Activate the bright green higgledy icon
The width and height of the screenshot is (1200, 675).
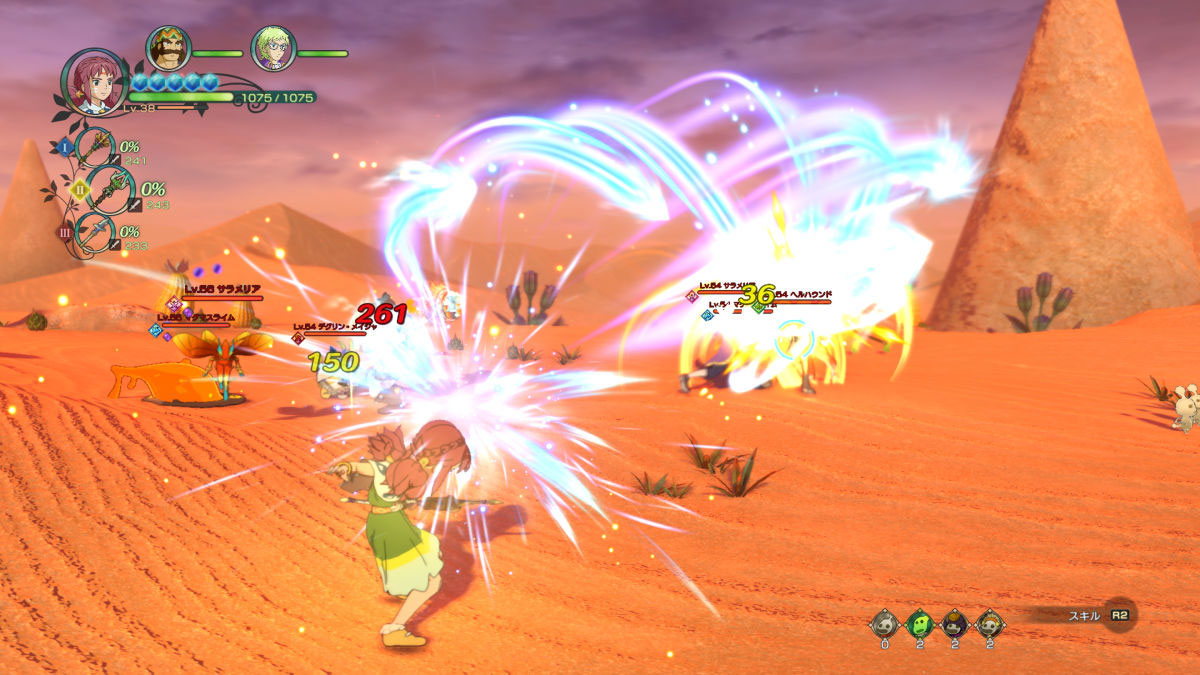pos(920,624)
